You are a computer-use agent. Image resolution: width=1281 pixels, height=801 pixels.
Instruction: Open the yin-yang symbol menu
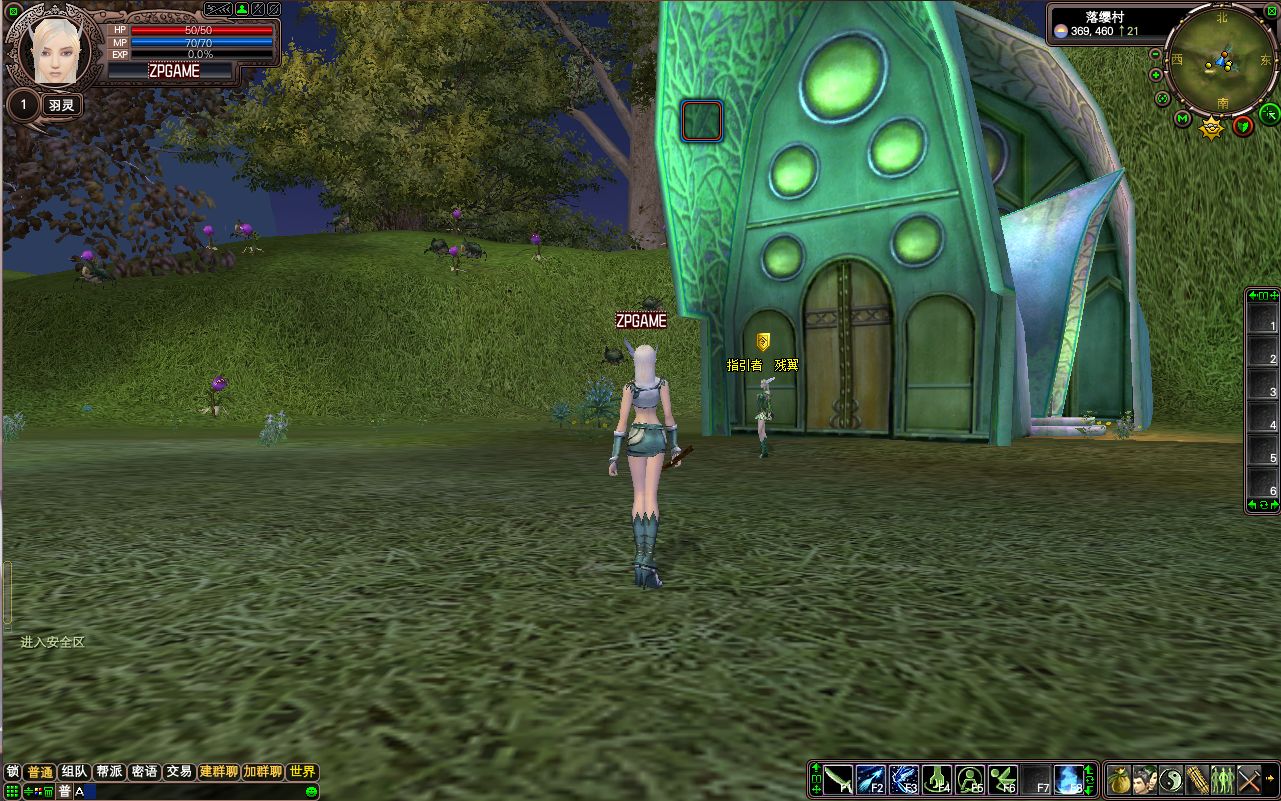point(1171,779)
